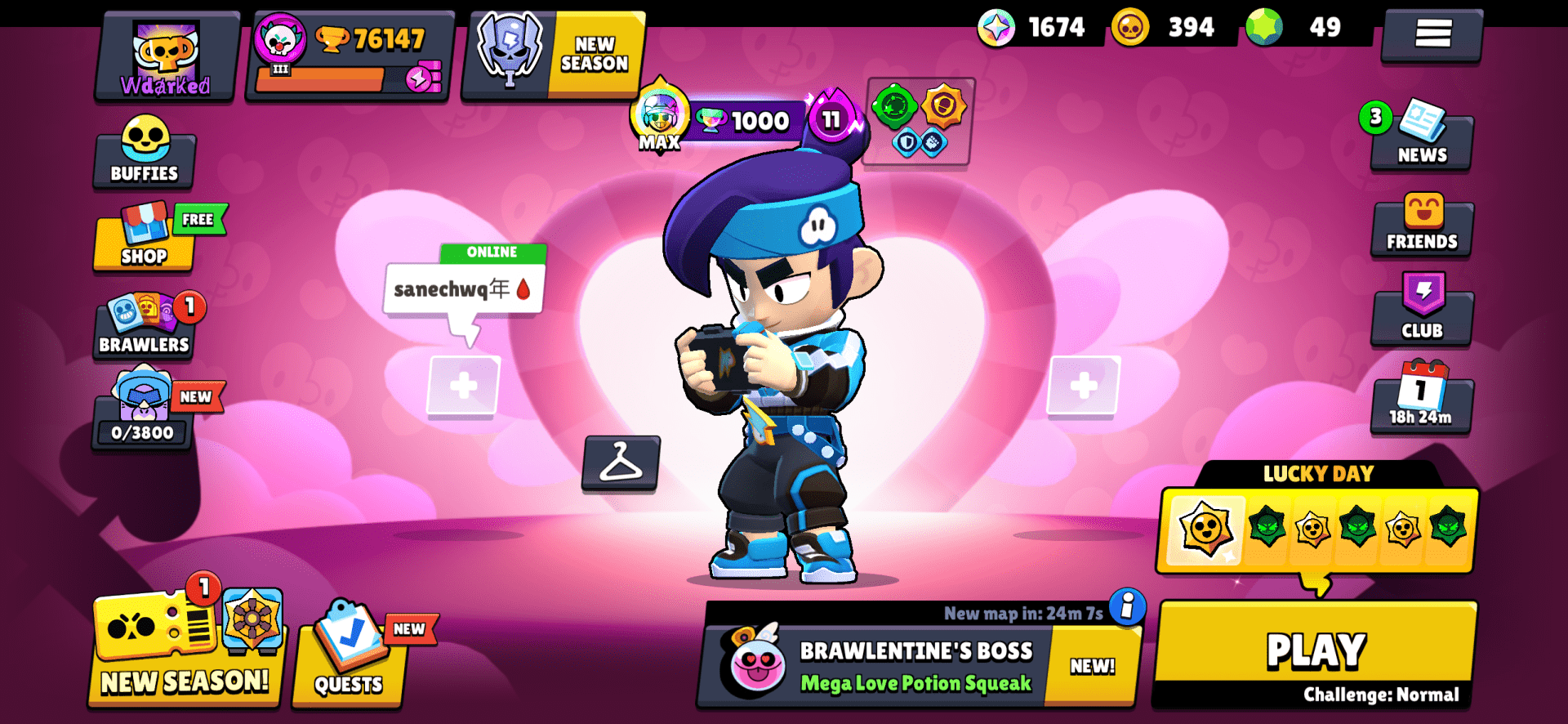This screenshot has width=1568, height=724.
Task: Open the hamburger settings menu
Action: click(1432, 34)
